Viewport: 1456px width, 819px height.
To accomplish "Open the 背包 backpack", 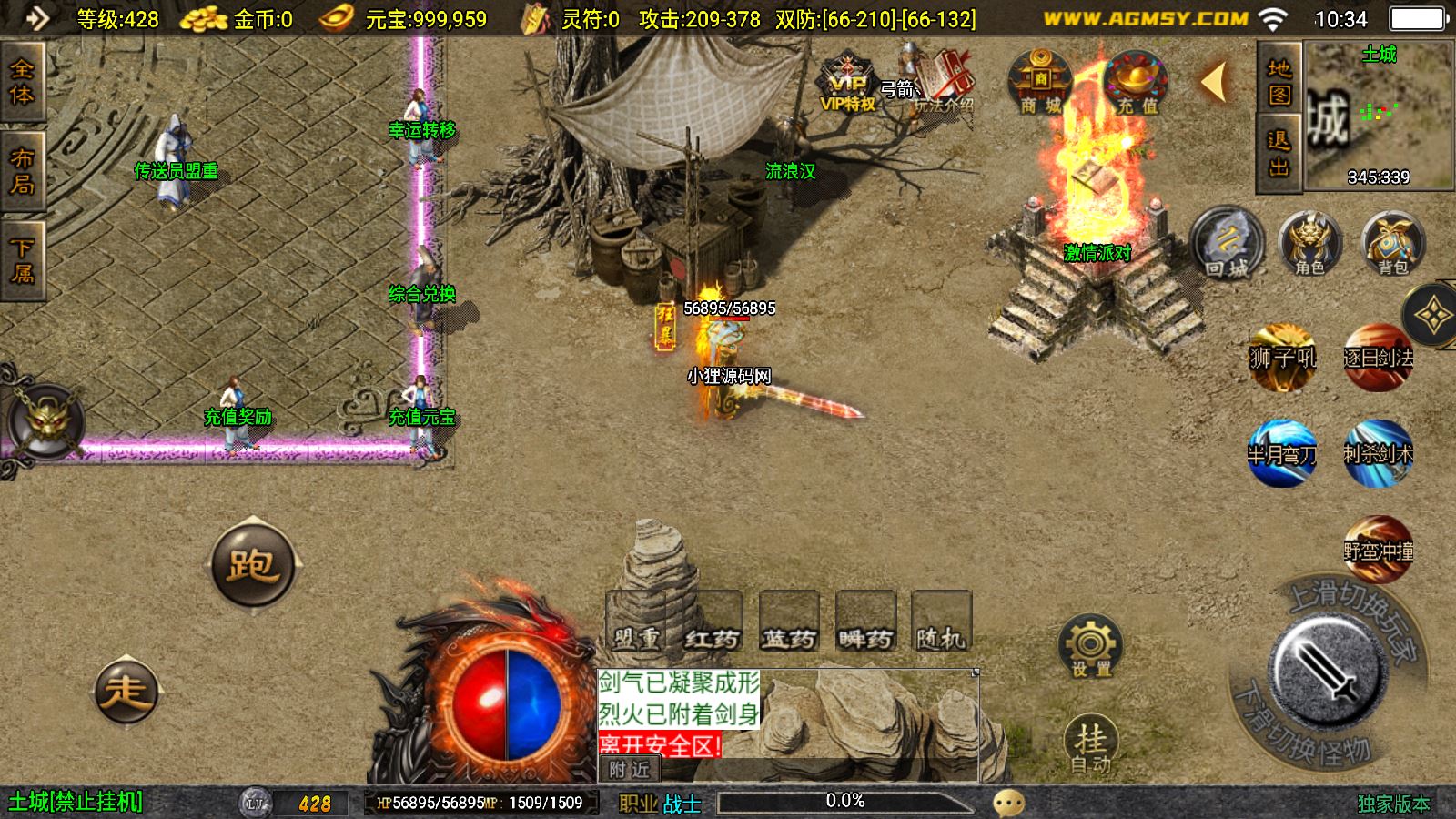I will (1392, 244).
